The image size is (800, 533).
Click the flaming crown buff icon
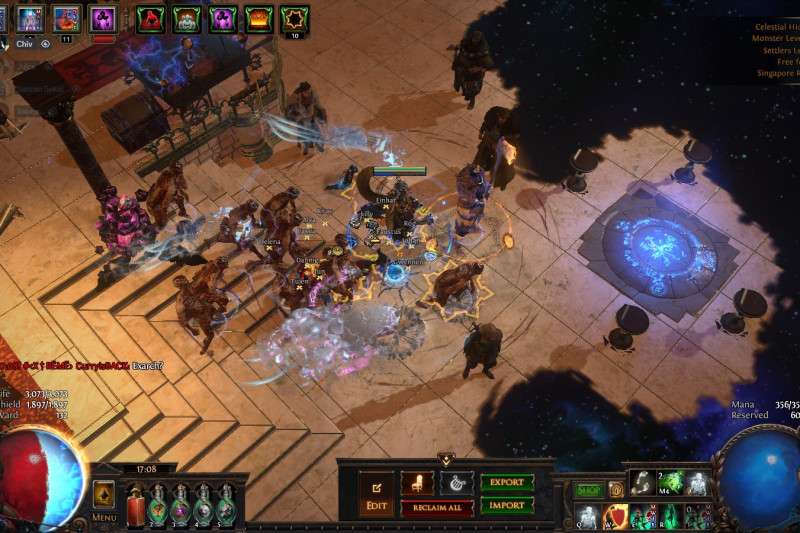pyautogui.click(x=259, y=18)
